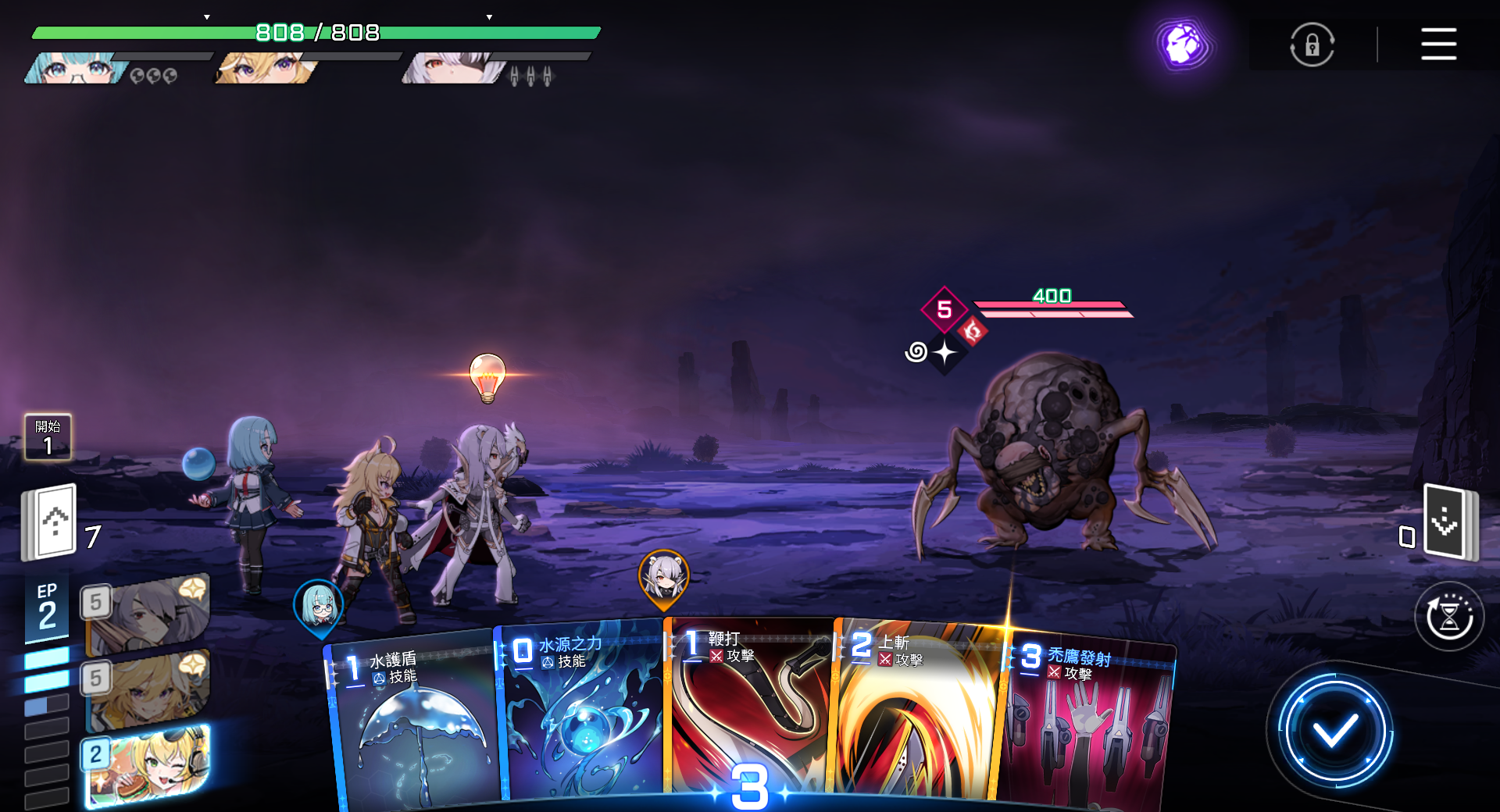
Task: Open the discard pile deck
Action: click(1449, 522)
